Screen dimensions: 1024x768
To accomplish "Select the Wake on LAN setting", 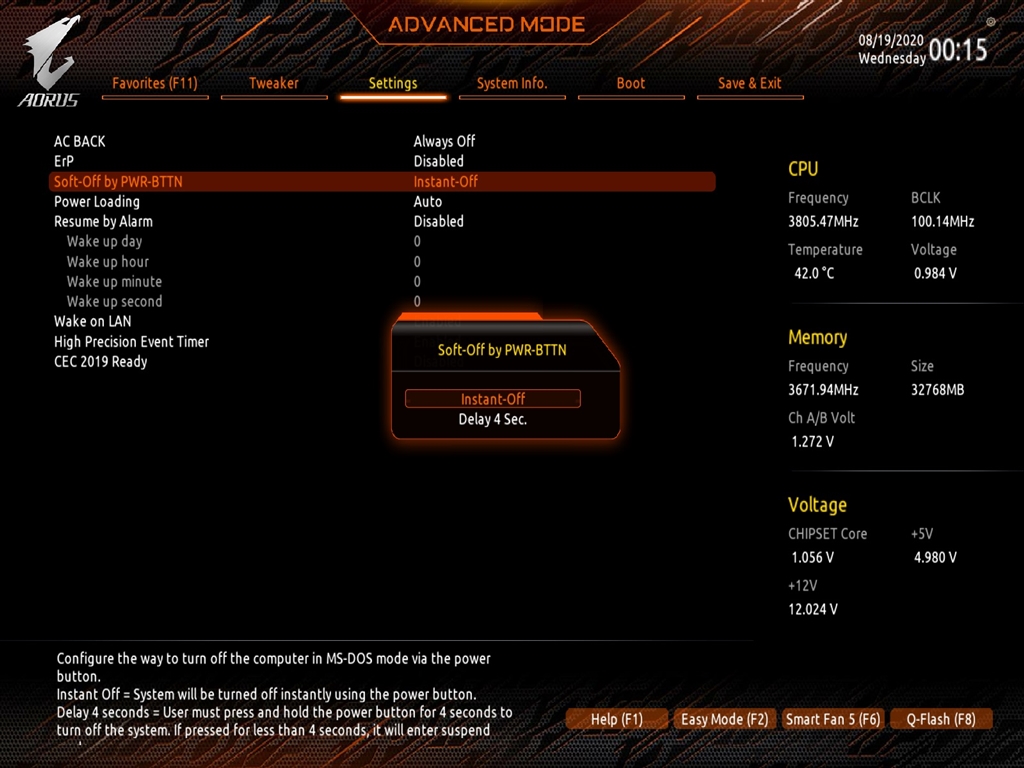I will pyautogui.click(x=92, y=321).
